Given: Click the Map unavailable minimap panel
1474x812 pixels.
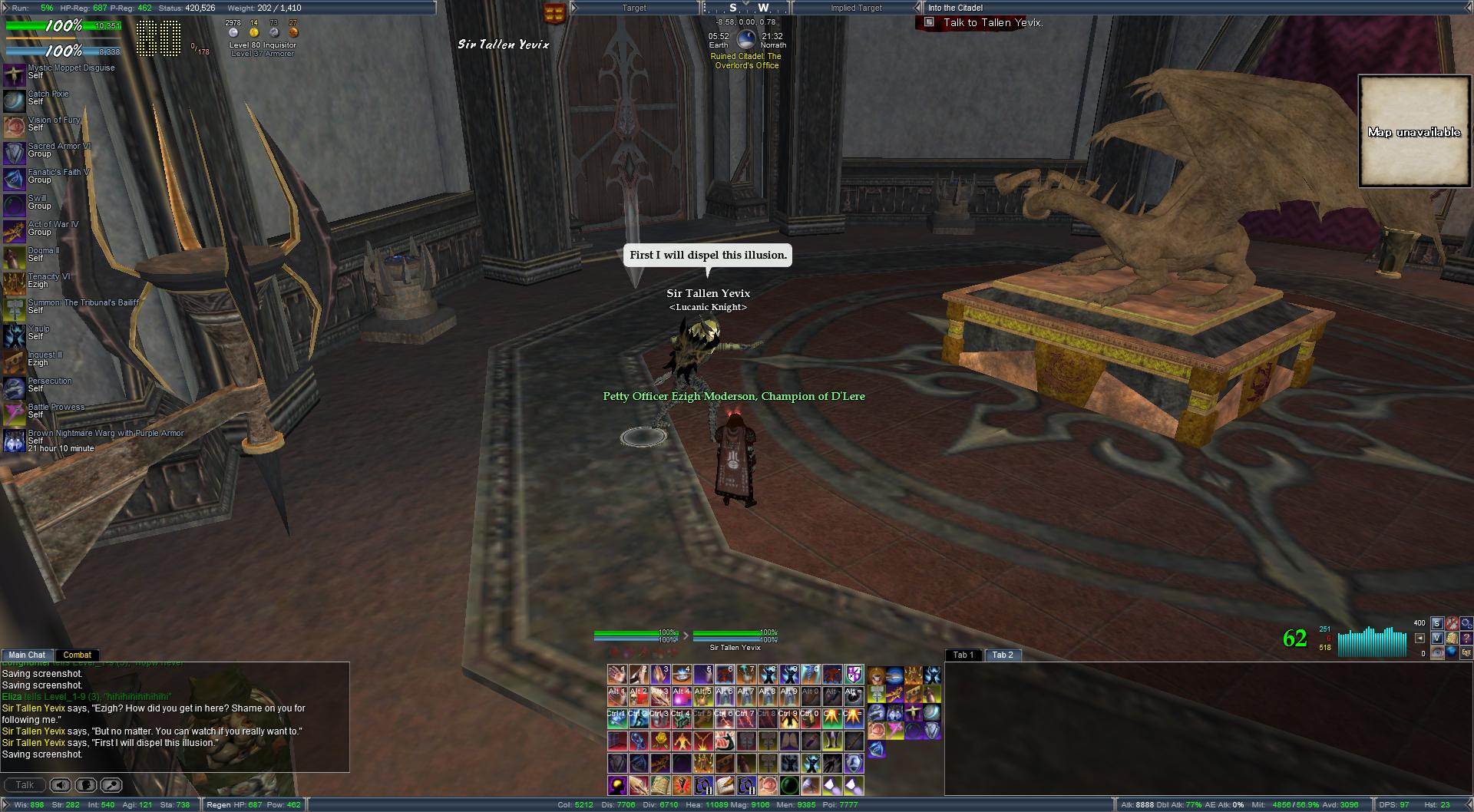Looking at the screenshot, I should (1414, 131).
